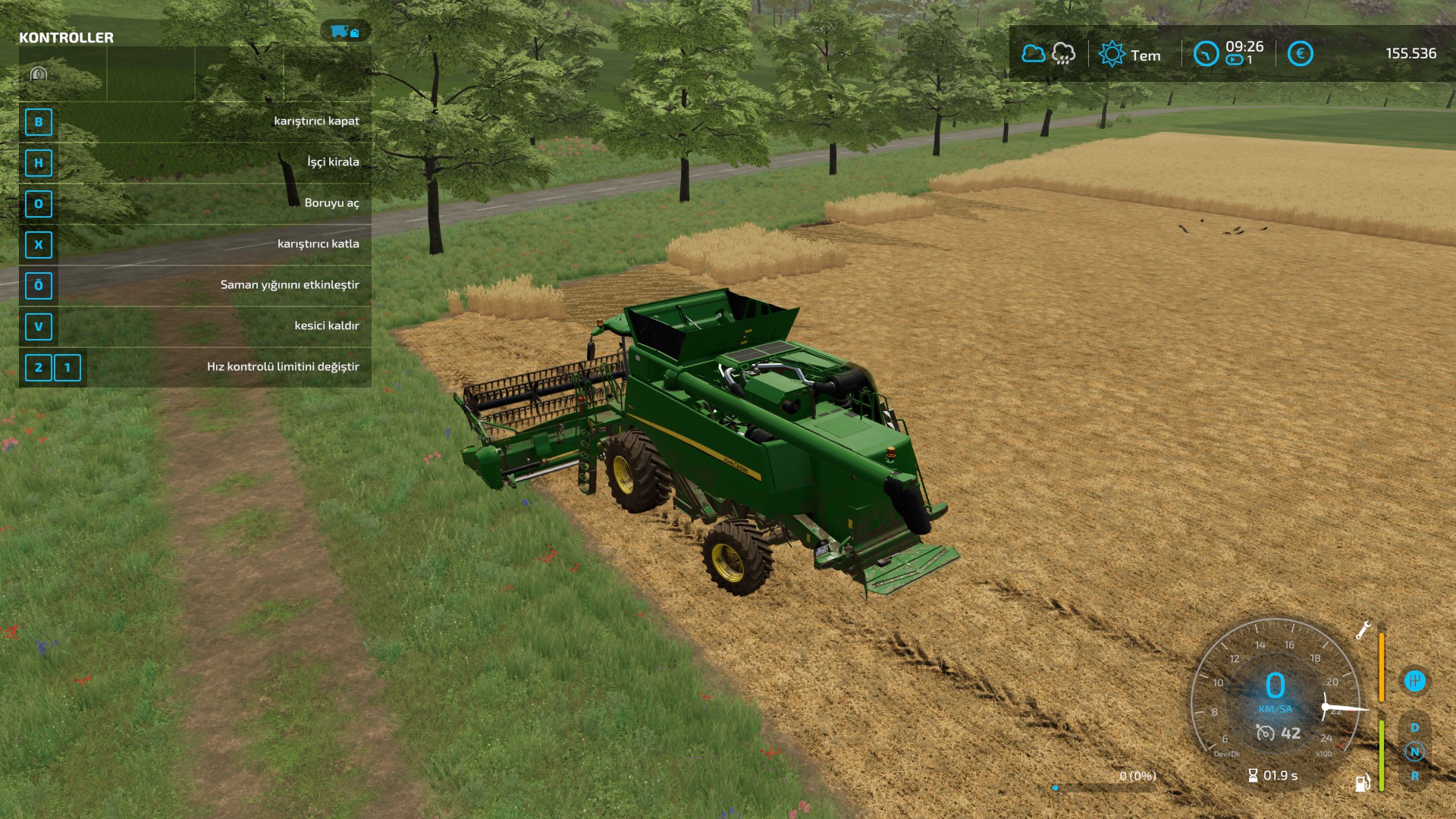
Task: Open the euro money icon
Action: pos(1300,54)
